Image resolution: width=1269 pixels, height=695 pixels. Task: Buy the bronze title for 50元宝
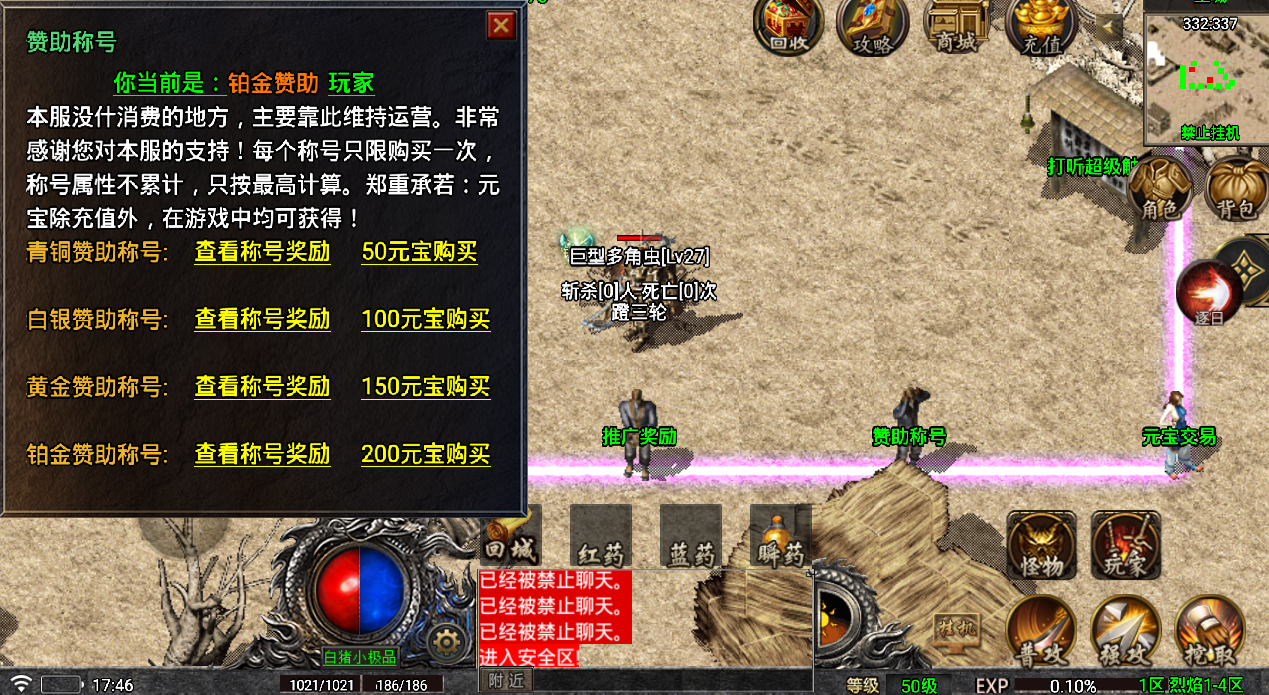click(x=419, y=252)
